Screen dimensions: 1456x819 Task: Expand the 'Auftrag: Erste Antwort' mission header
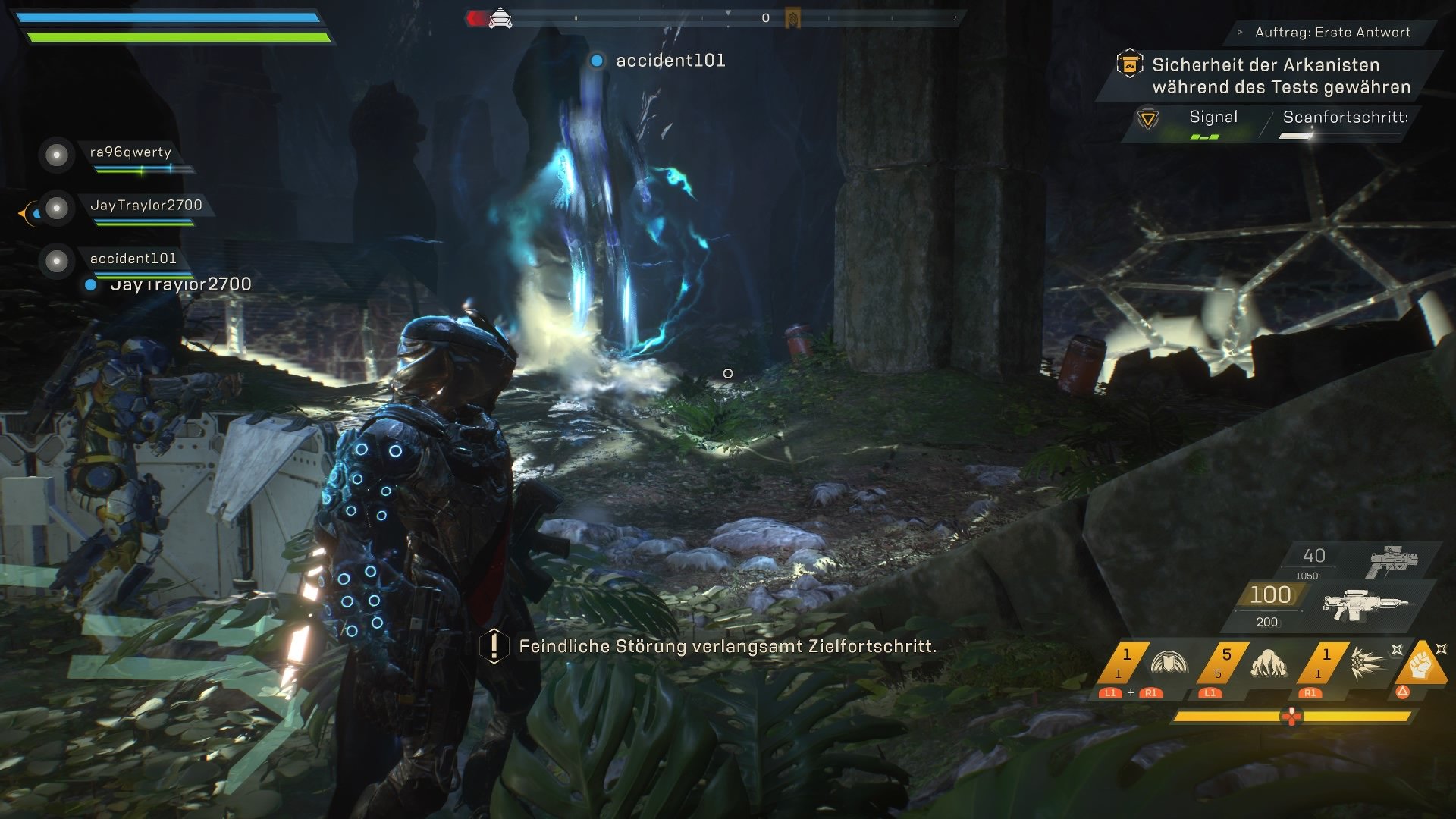pos(1332,32)
